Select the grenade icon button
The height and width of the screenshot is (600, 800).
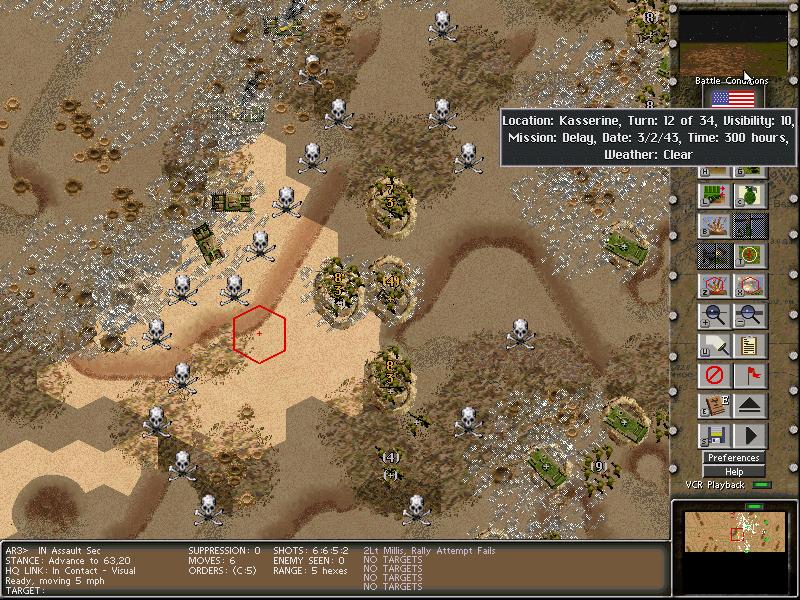point(750,196)
